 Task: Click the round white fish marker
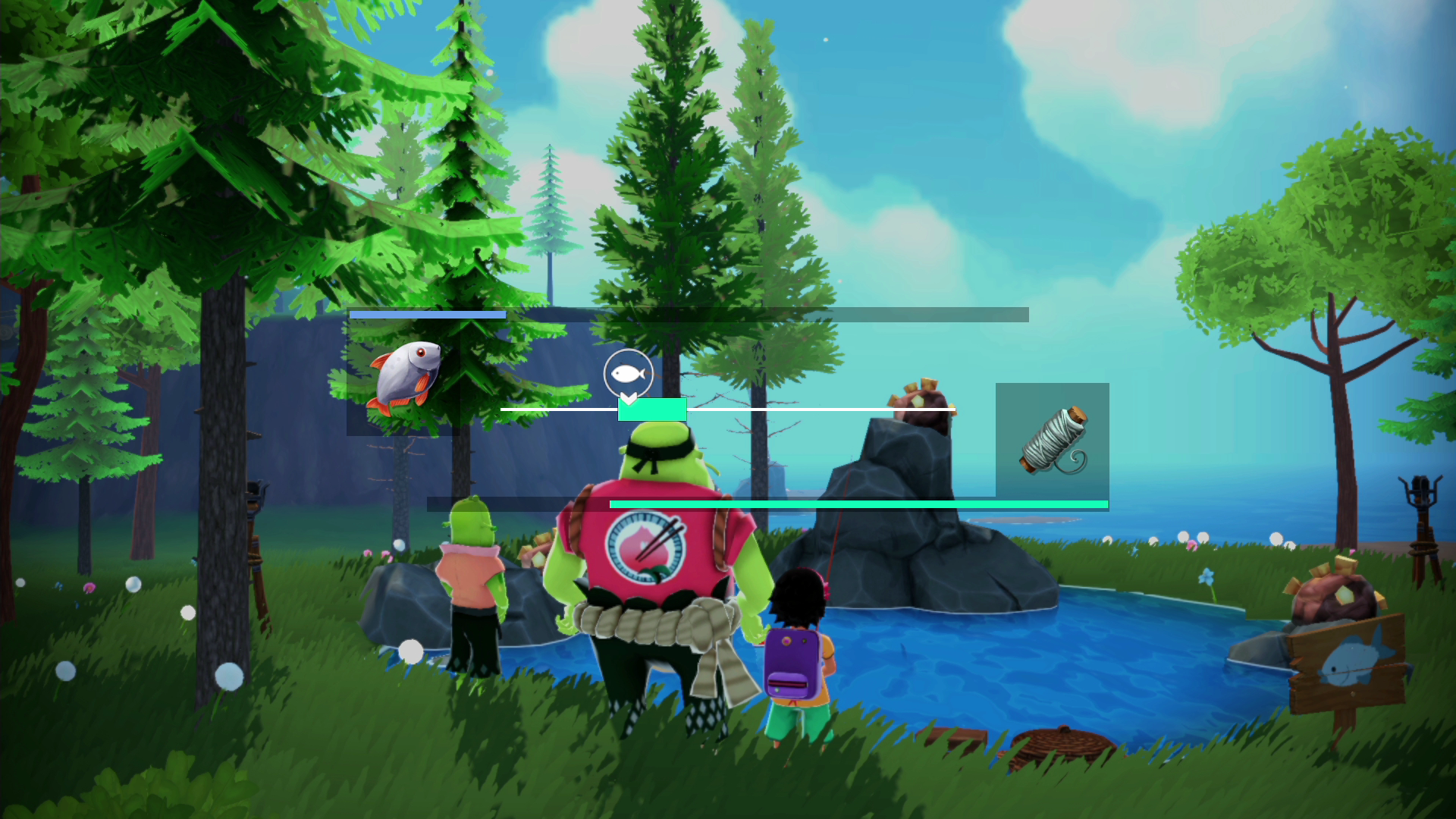coord(628,374)
